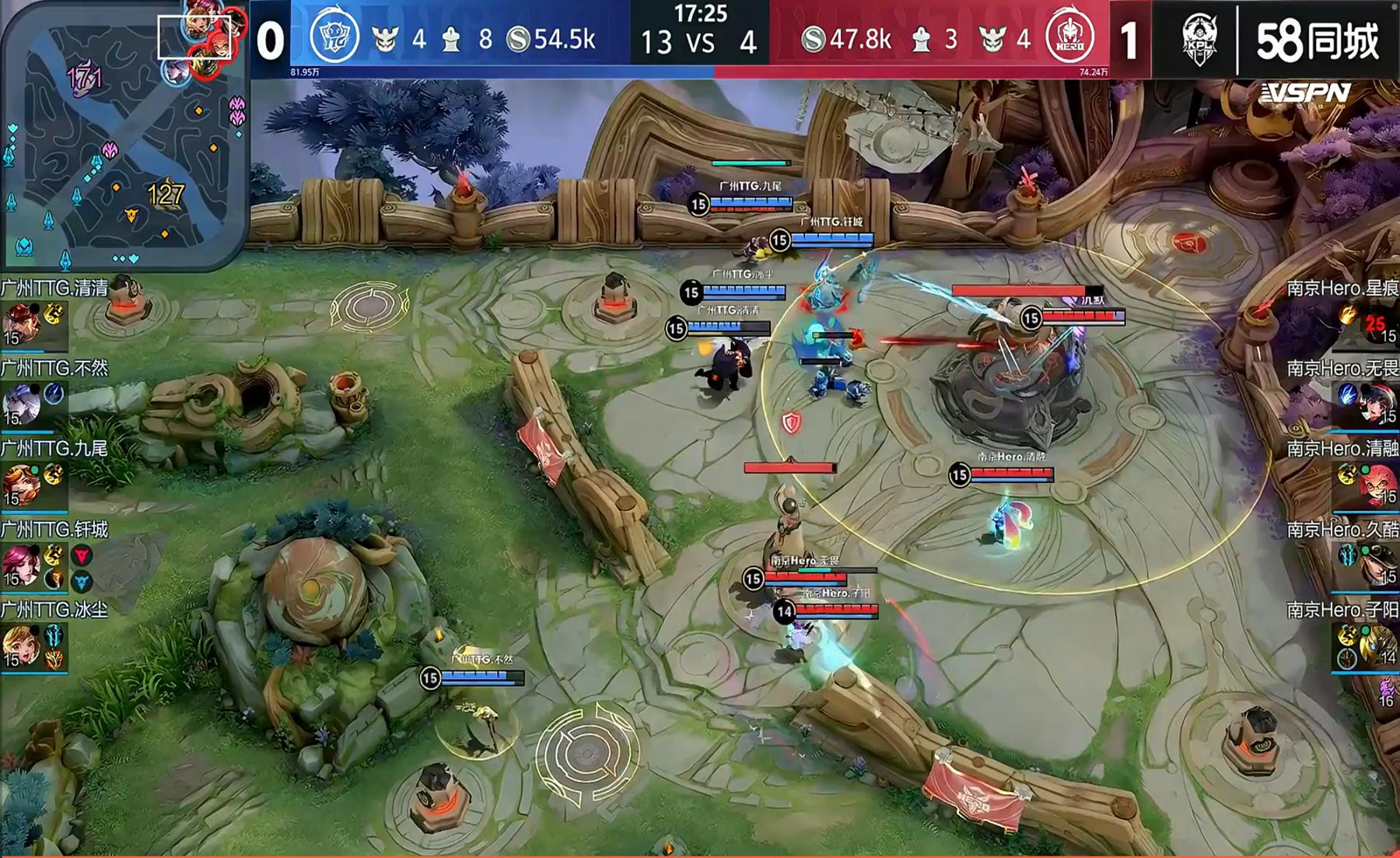
Task: Switch view to 南京Hero.清融 portrait
Action: click(x=1378, y=484)
